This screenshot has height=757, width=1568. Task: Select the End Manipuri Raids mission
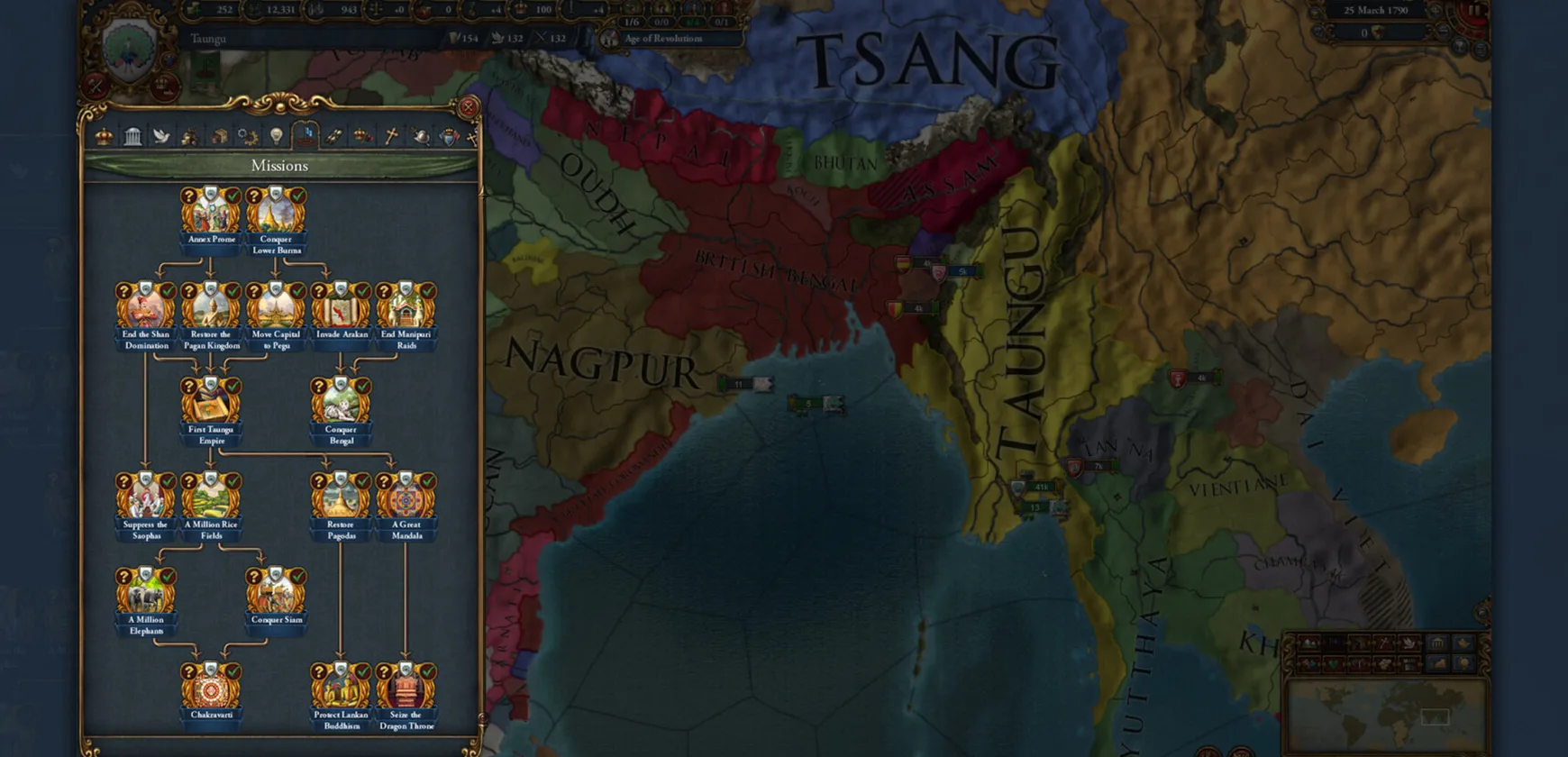click(406, 309)
